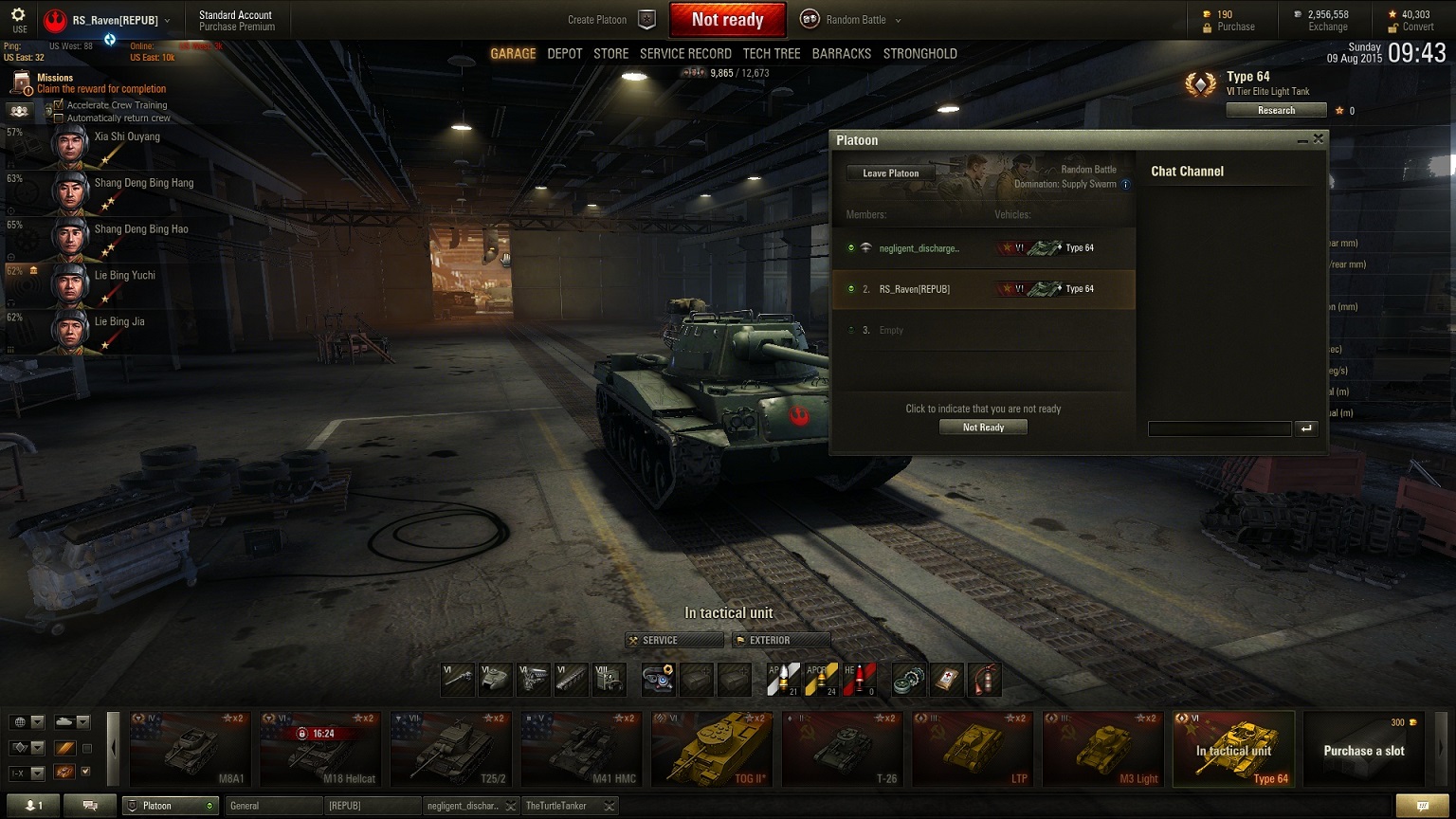Close the Platoon window
This screenshot has height=819, width=1456.
[x=1318, y=139]
